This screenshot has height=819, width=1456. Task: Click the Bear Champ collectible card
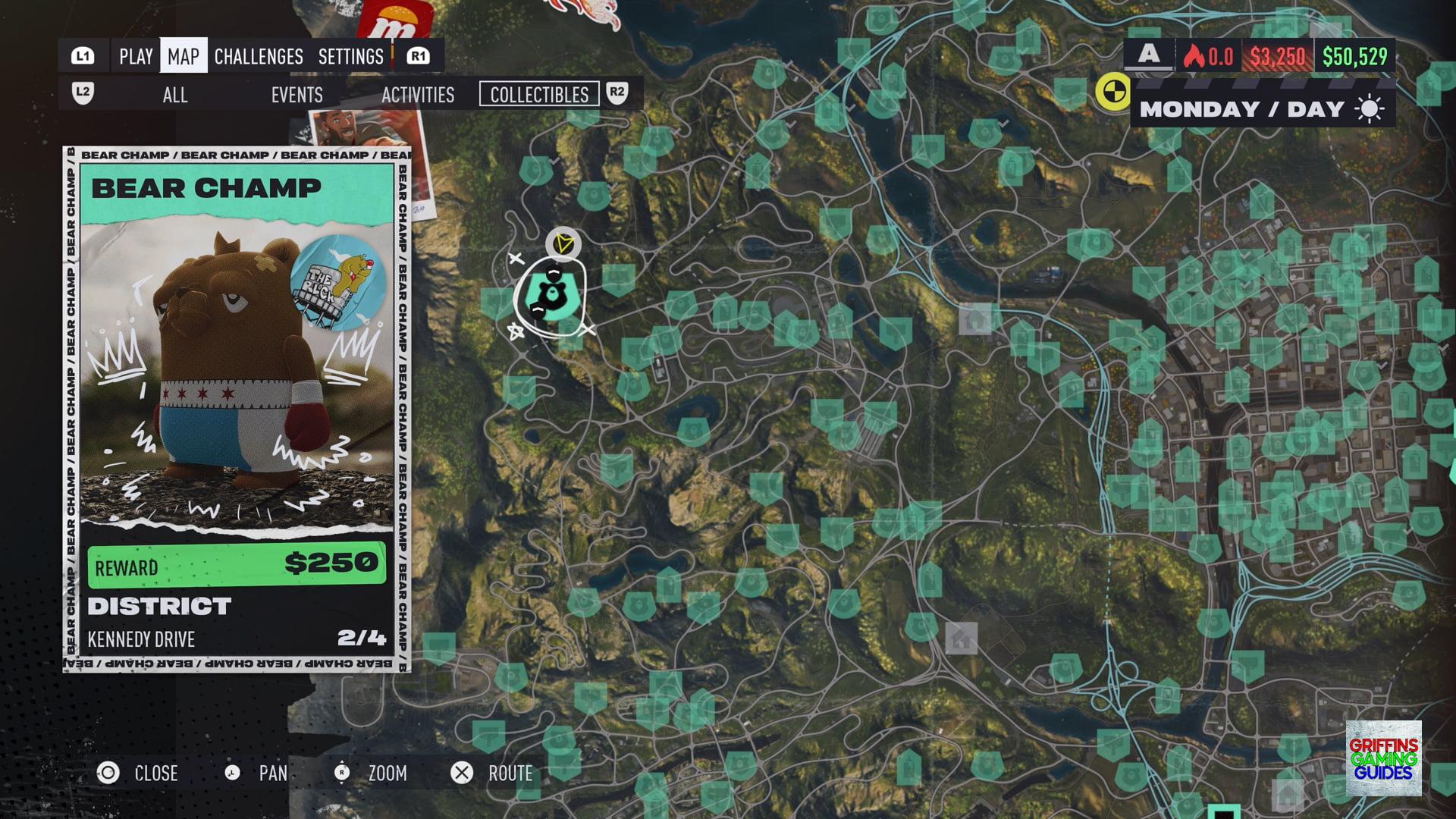tap(237, 409)
